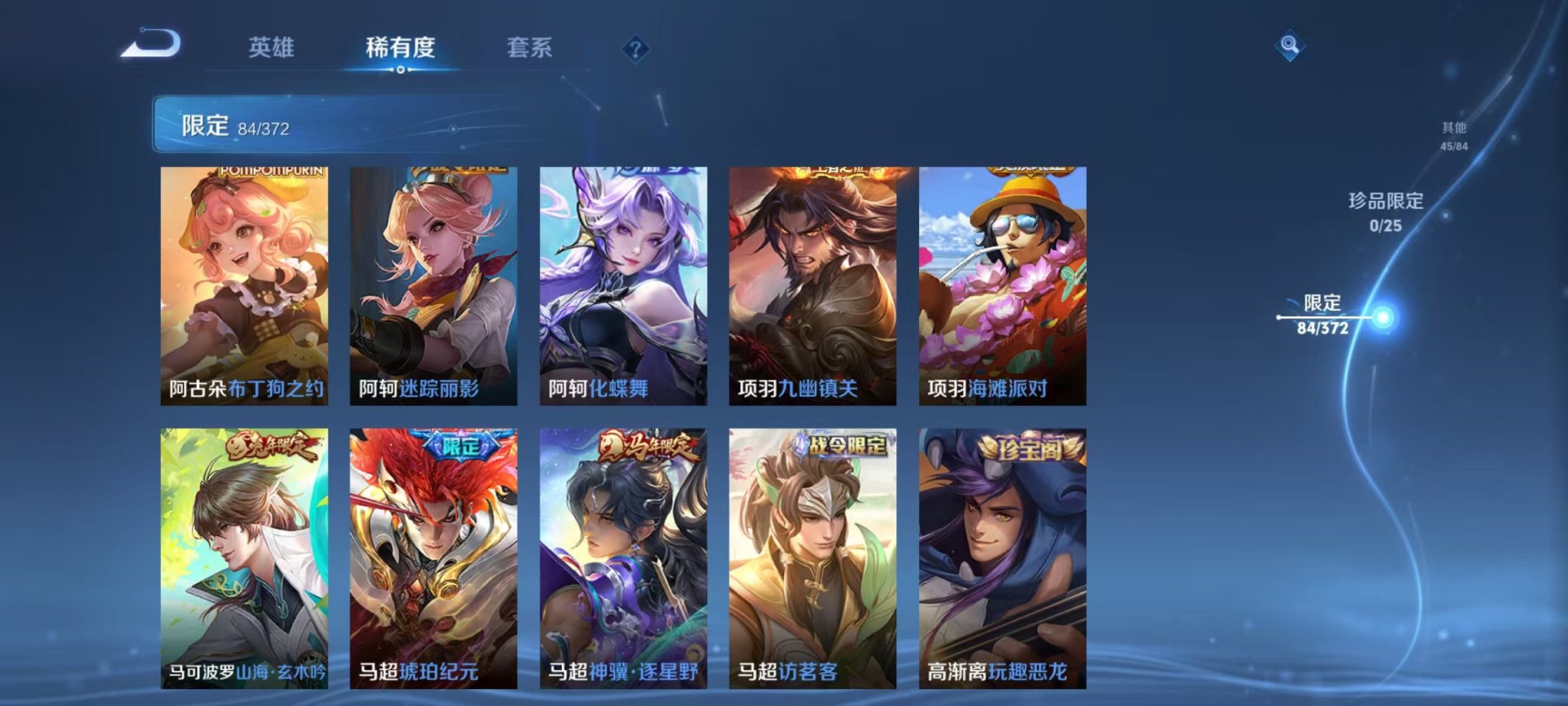The width and height of the screenshot is (1568, 706).
Task: Select the 稀有度 tab
Action: pyautogui.click(x=400, y=46)
